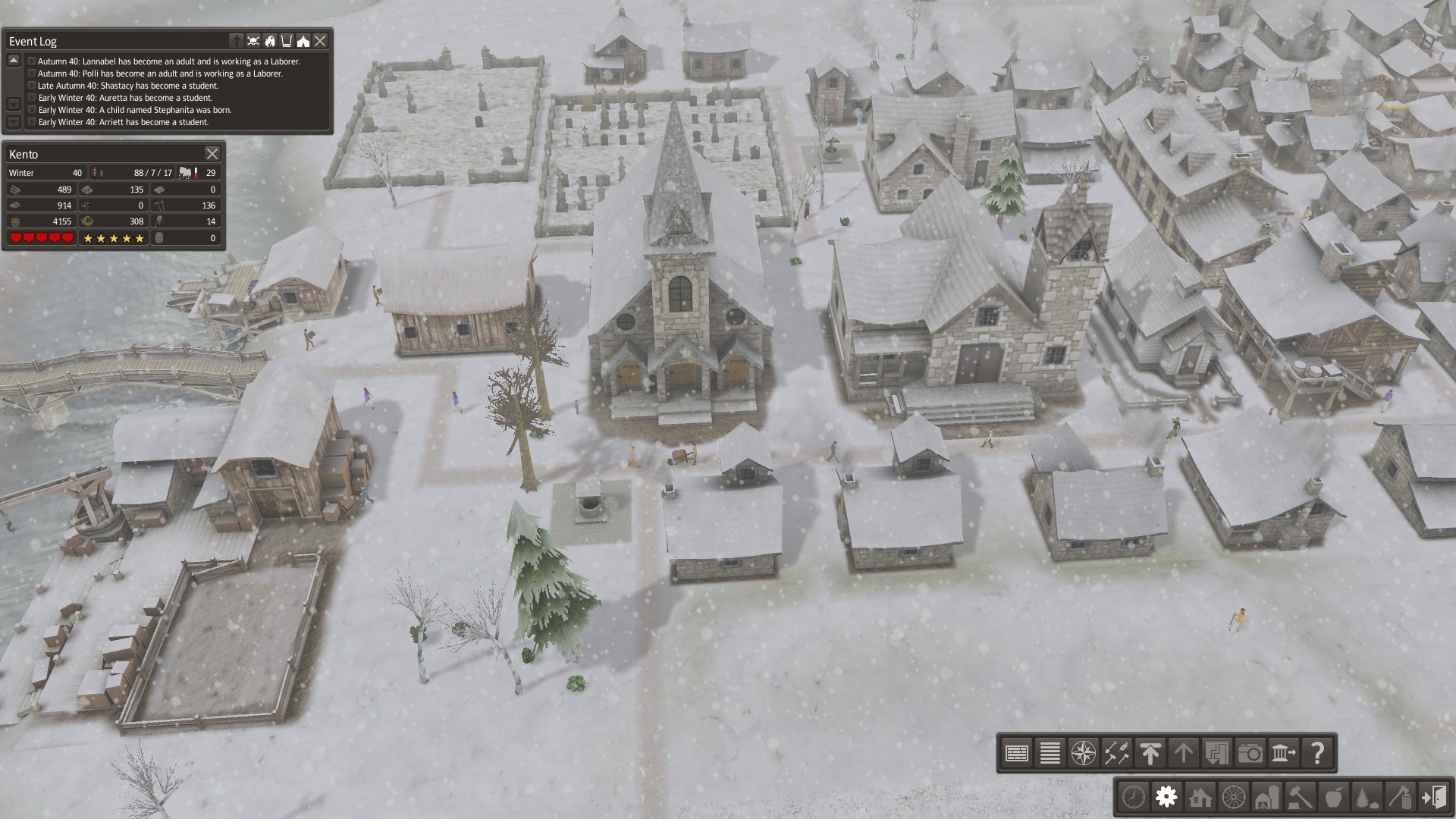The image size is (1456, 819).
Task: Open the clock game speed menu
Action: pos(1133,797)
